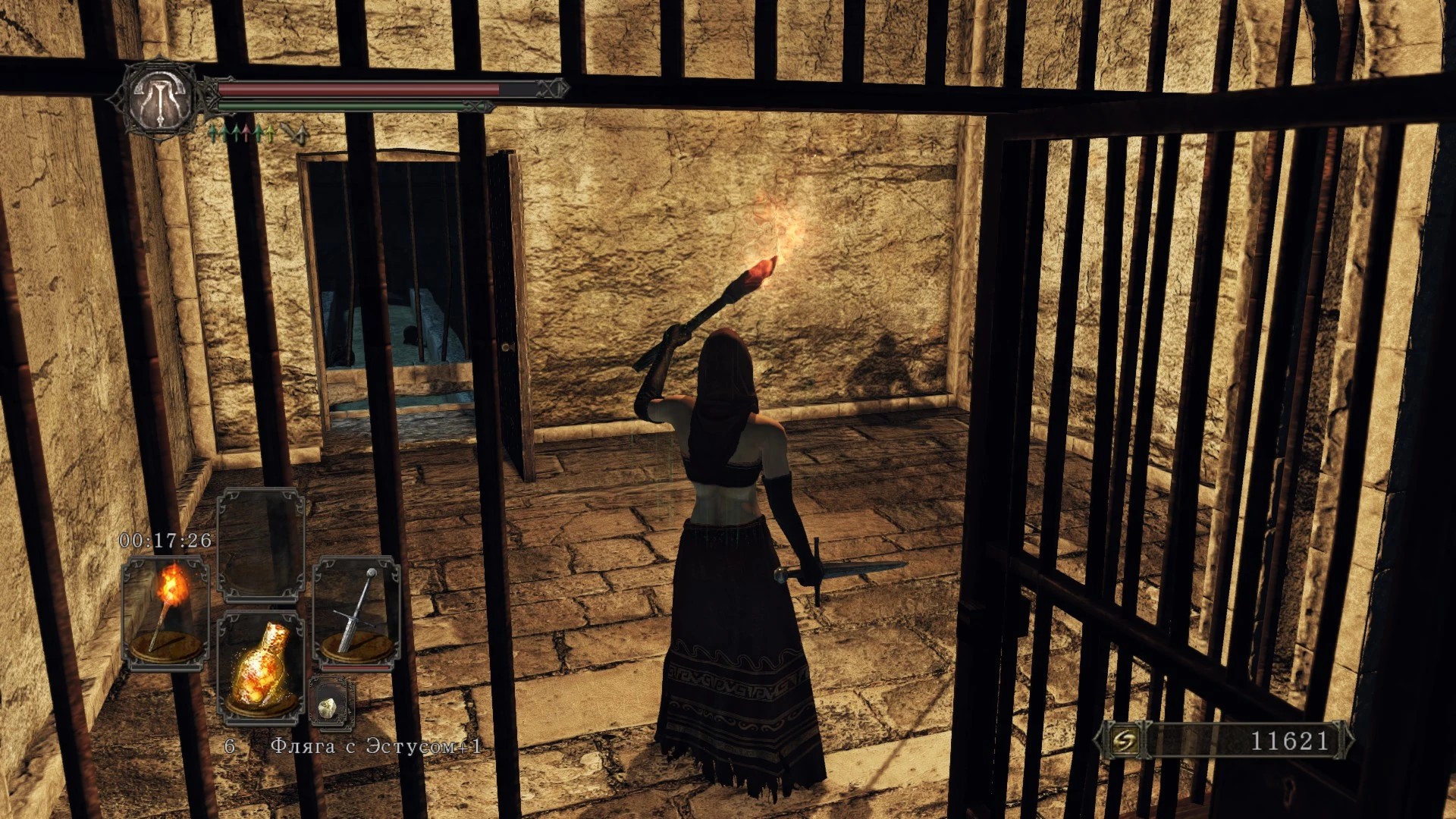This screenshot has width=1456, height=819.
Task: Click the row of colored arrow buffs
Action: (x=242, y=134)
